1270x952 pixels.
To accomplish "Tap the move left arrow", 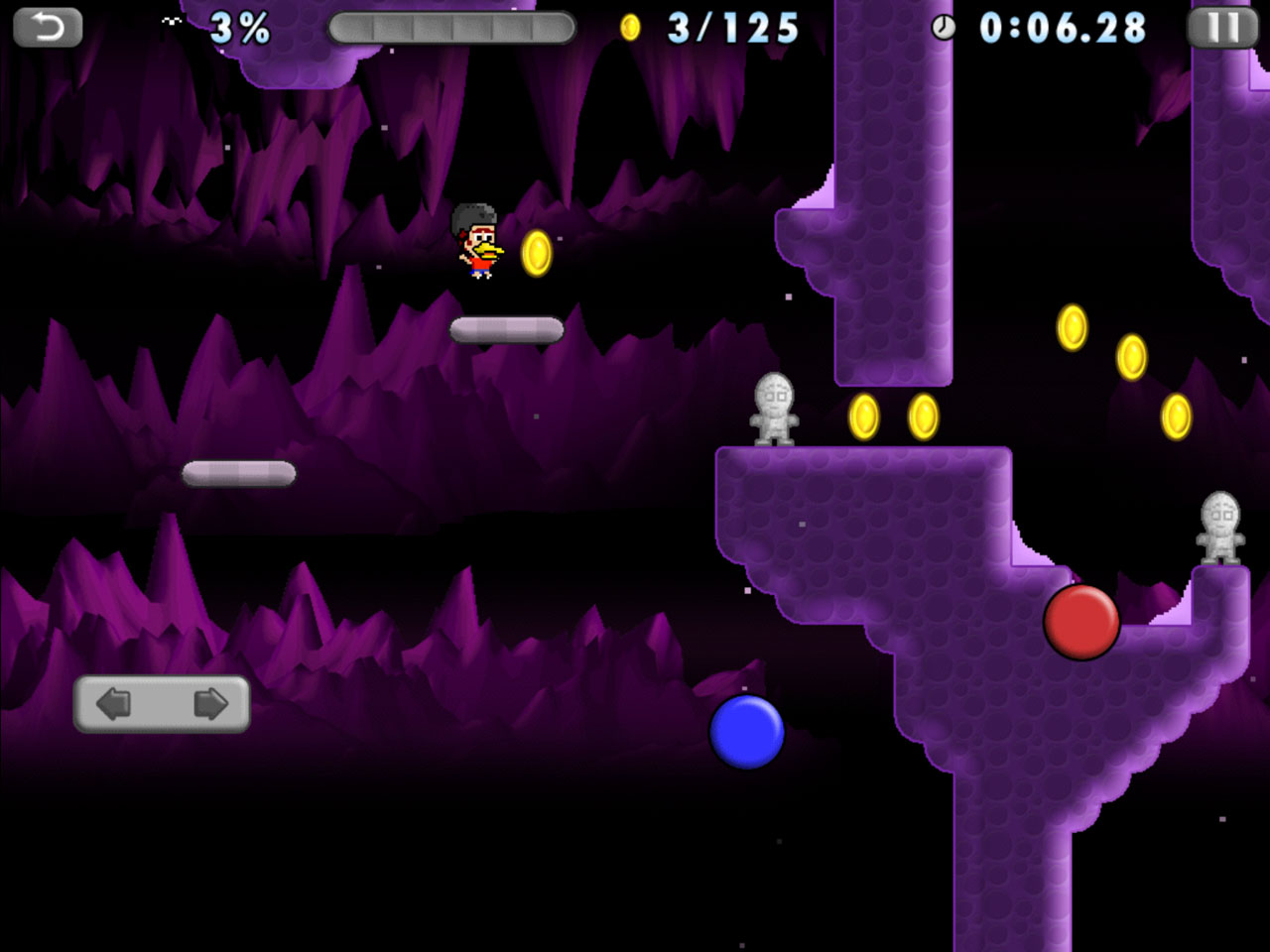I will (114, 704).
